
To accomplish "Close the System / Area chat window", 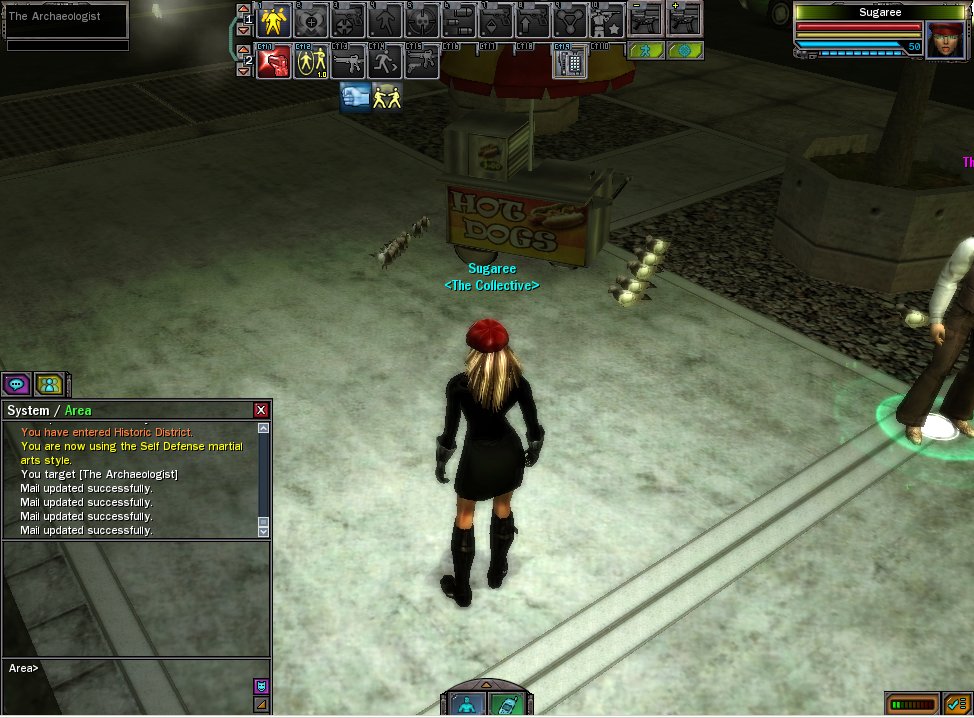I will (261, 410).
